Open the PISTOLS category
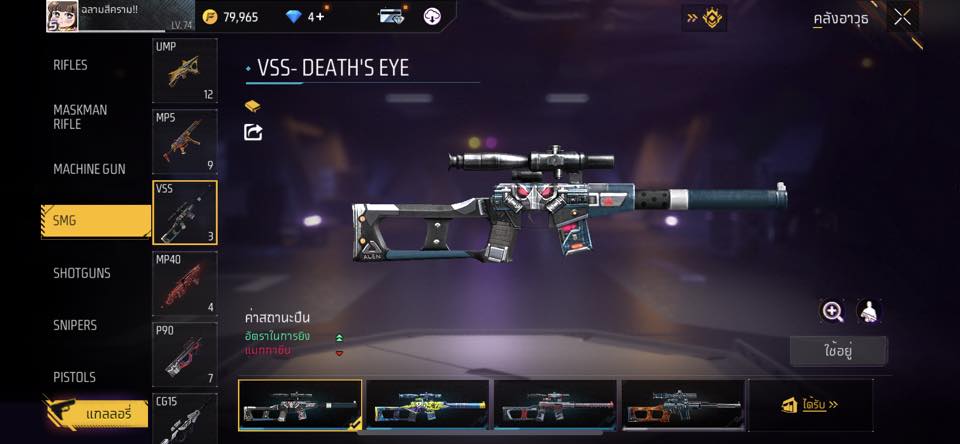This screenshot has width=960, height=444. (74, 377)
